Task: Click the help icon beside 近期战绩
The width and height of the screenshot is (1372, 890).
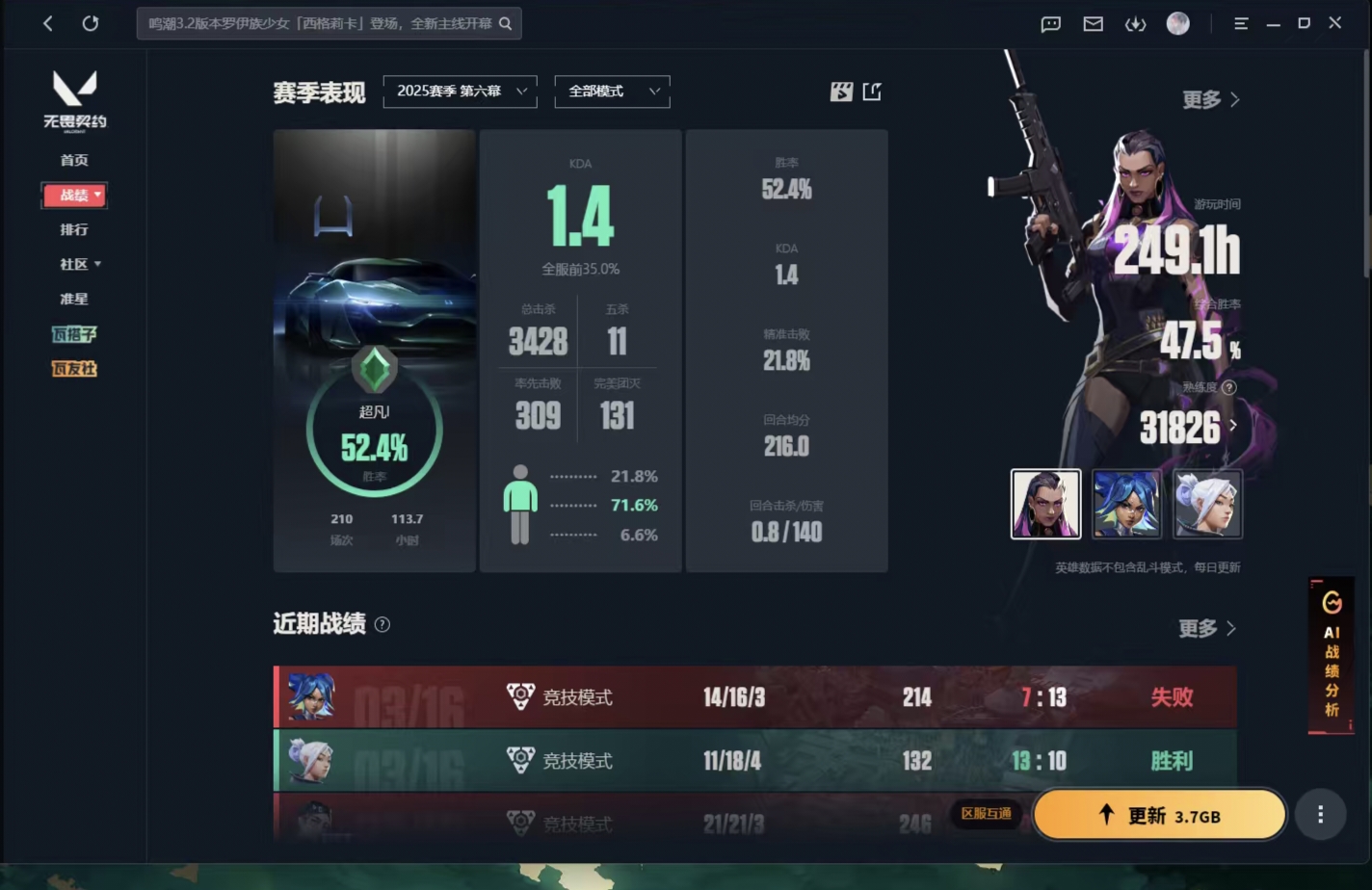Action: tap(382, 624)
